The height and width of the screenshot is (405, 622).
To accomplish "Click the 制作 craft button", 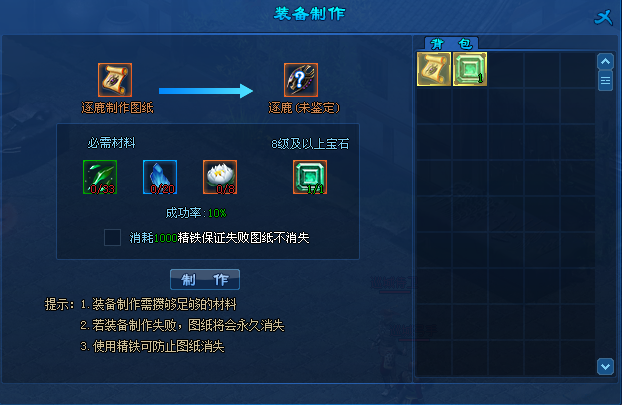I will 205,278.
